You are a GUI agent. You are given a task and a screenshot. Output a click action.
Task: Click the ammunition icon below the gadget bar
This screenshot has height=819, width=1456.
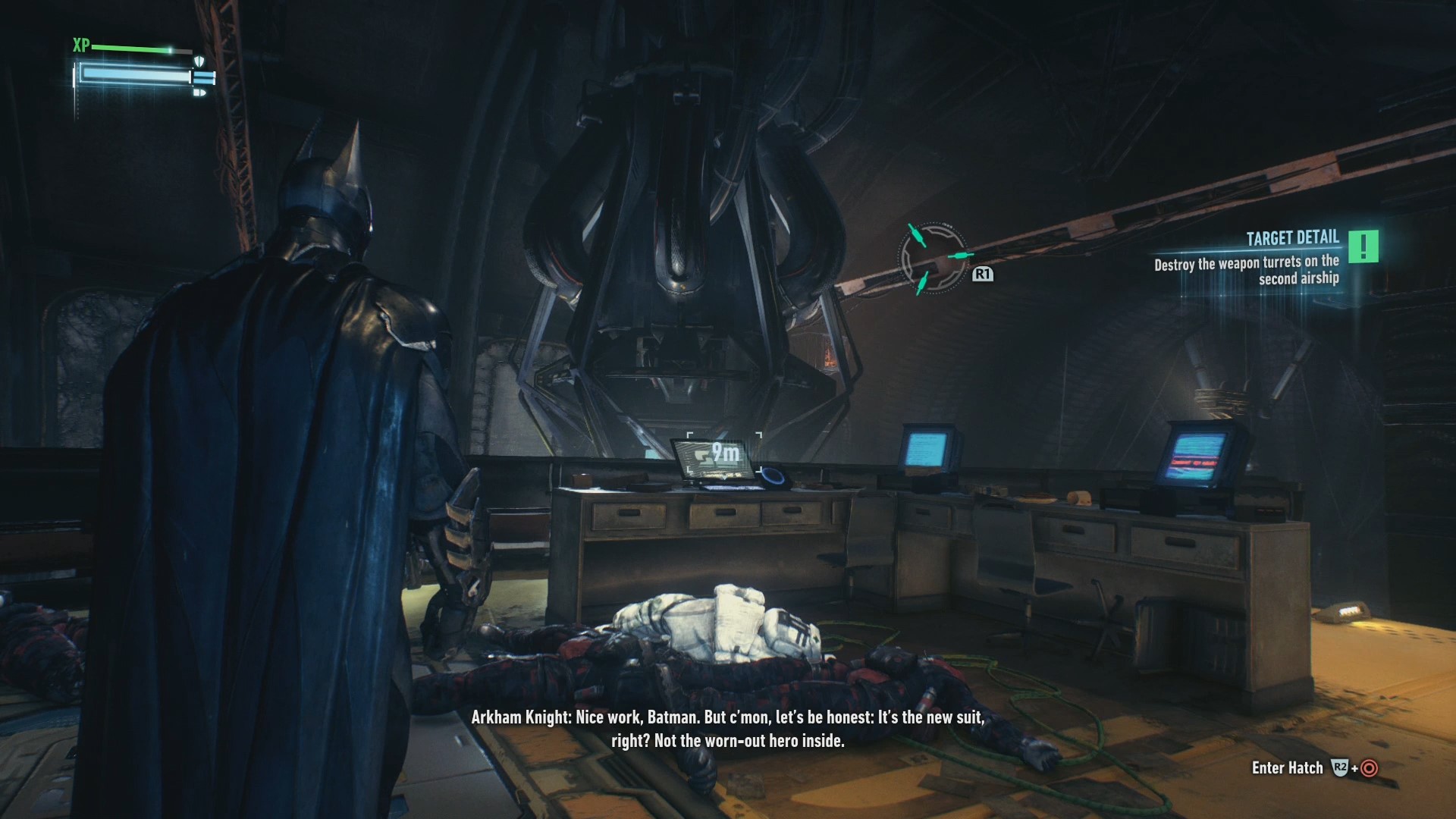pos(199,93)
